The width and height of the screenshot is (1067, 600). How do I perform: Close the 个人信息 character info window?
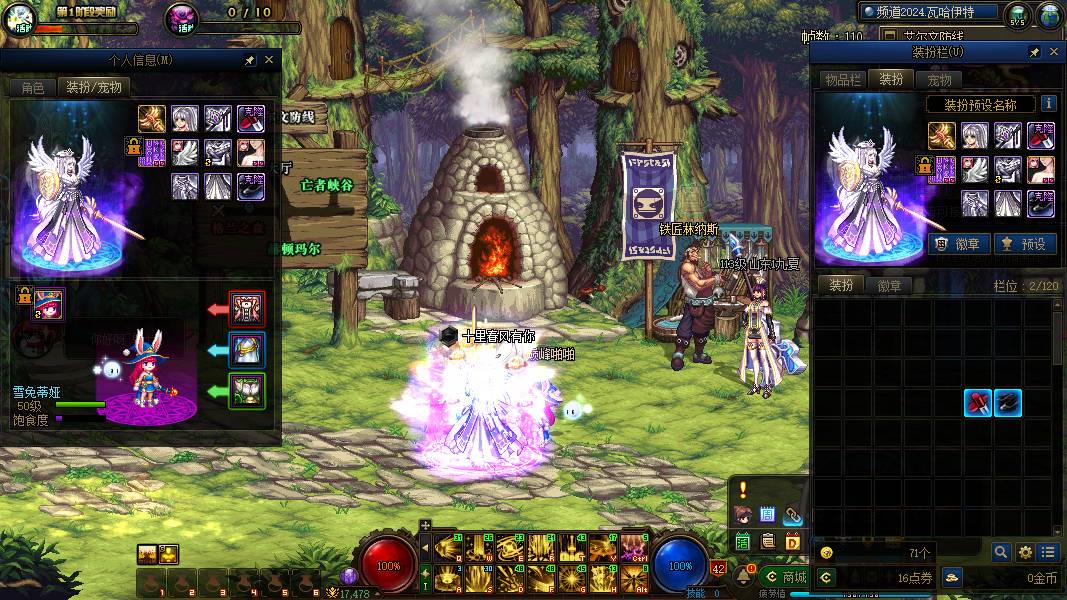(268, 60)
